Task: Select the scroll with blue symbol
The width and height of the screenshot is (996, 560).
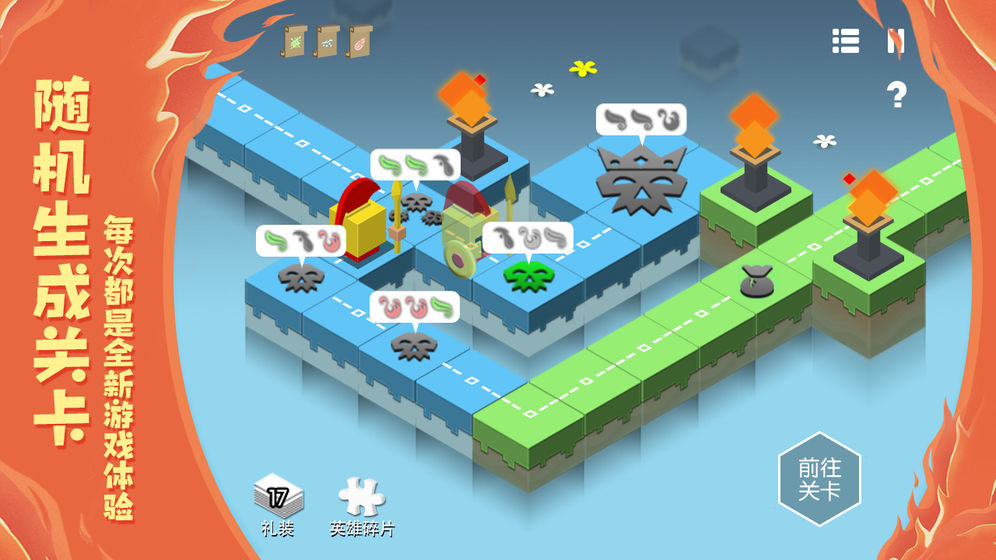Action: 328,41
